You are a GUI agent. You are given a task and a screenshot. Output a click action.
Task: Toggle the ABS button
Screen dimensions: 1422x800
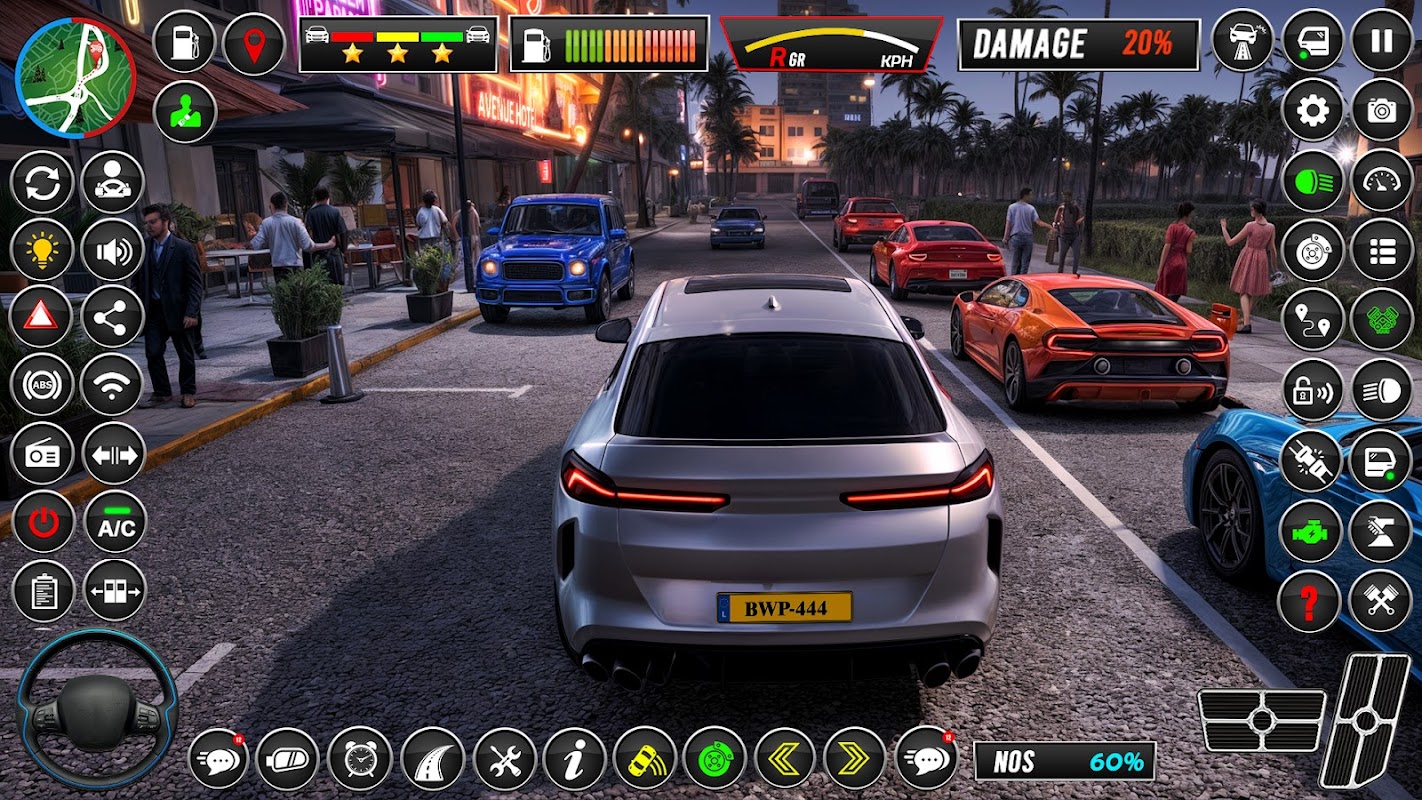[x=43, y=385]
